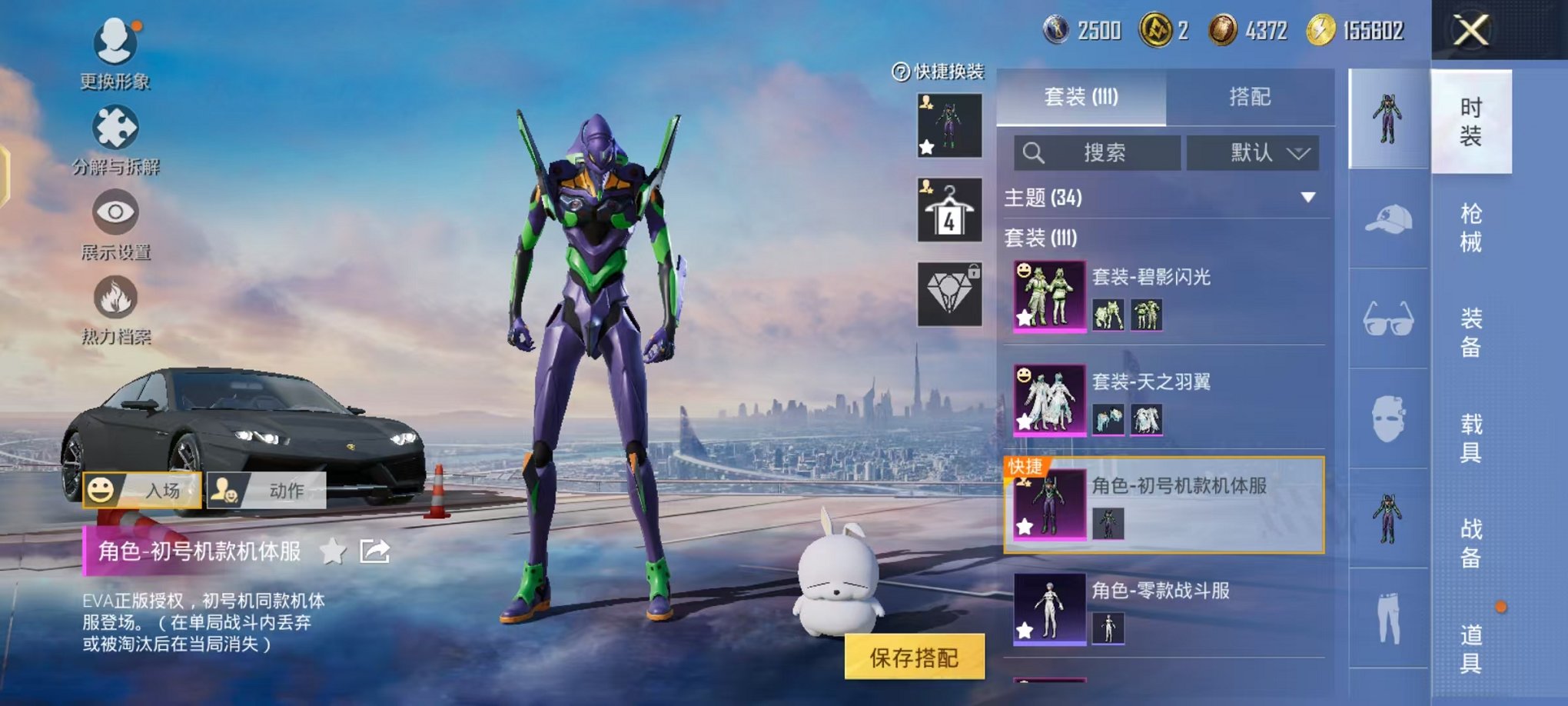
Task: Select the 入场 entrance emote button
Action: [143, 490]
